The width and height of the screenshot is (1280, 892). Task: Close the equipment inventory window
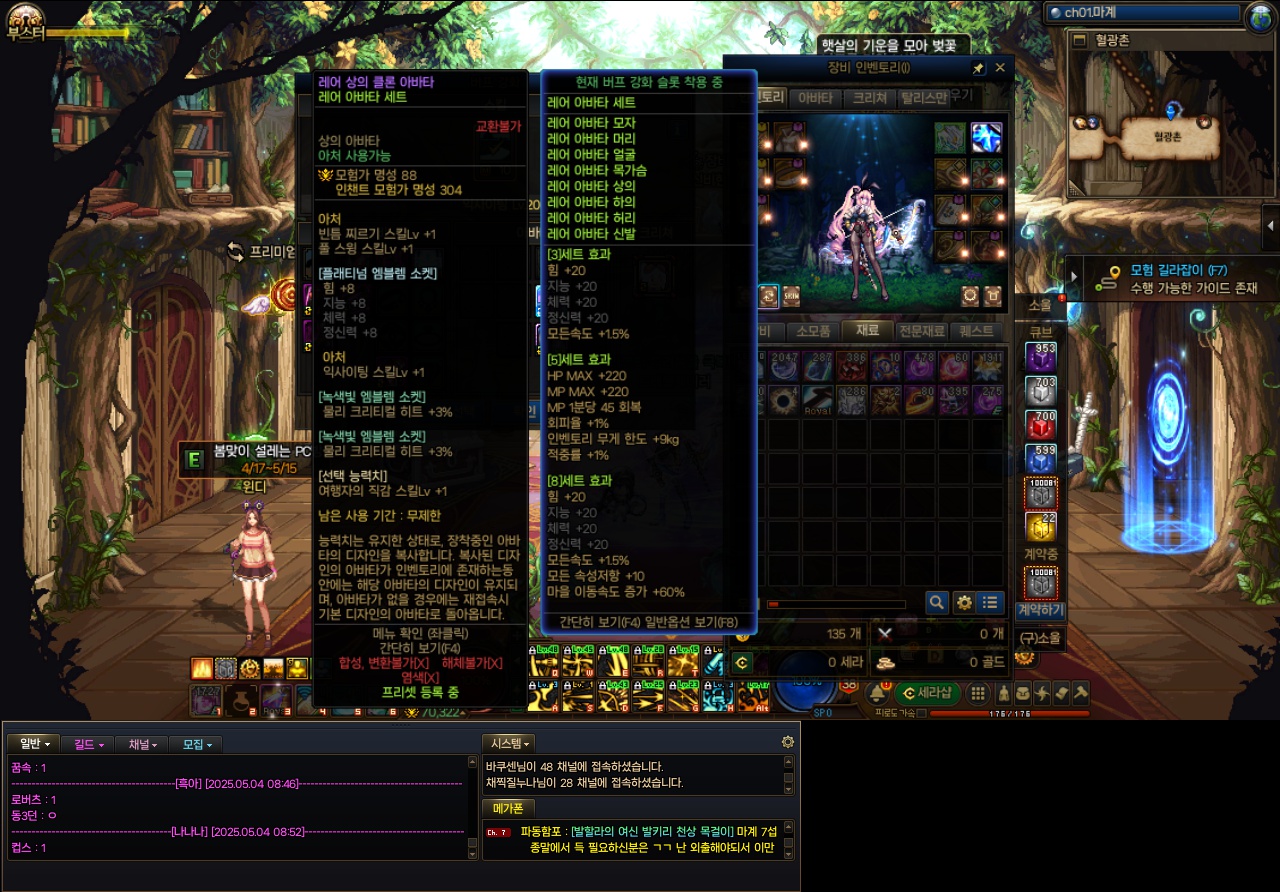(x=1000, y=68)
